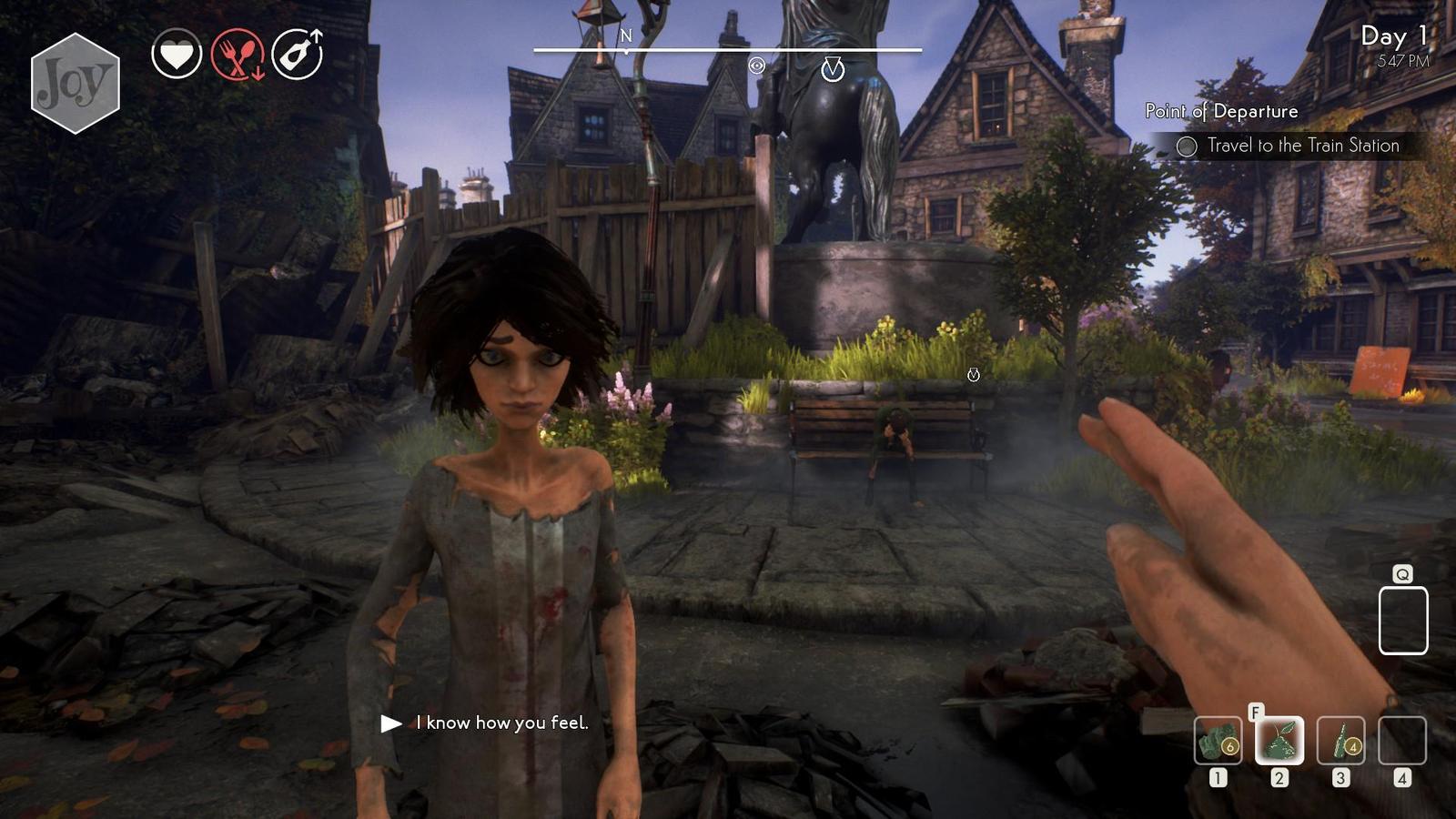Click the red fork and spoon hunger icon
1456x819 pixels.
point(238,55)
